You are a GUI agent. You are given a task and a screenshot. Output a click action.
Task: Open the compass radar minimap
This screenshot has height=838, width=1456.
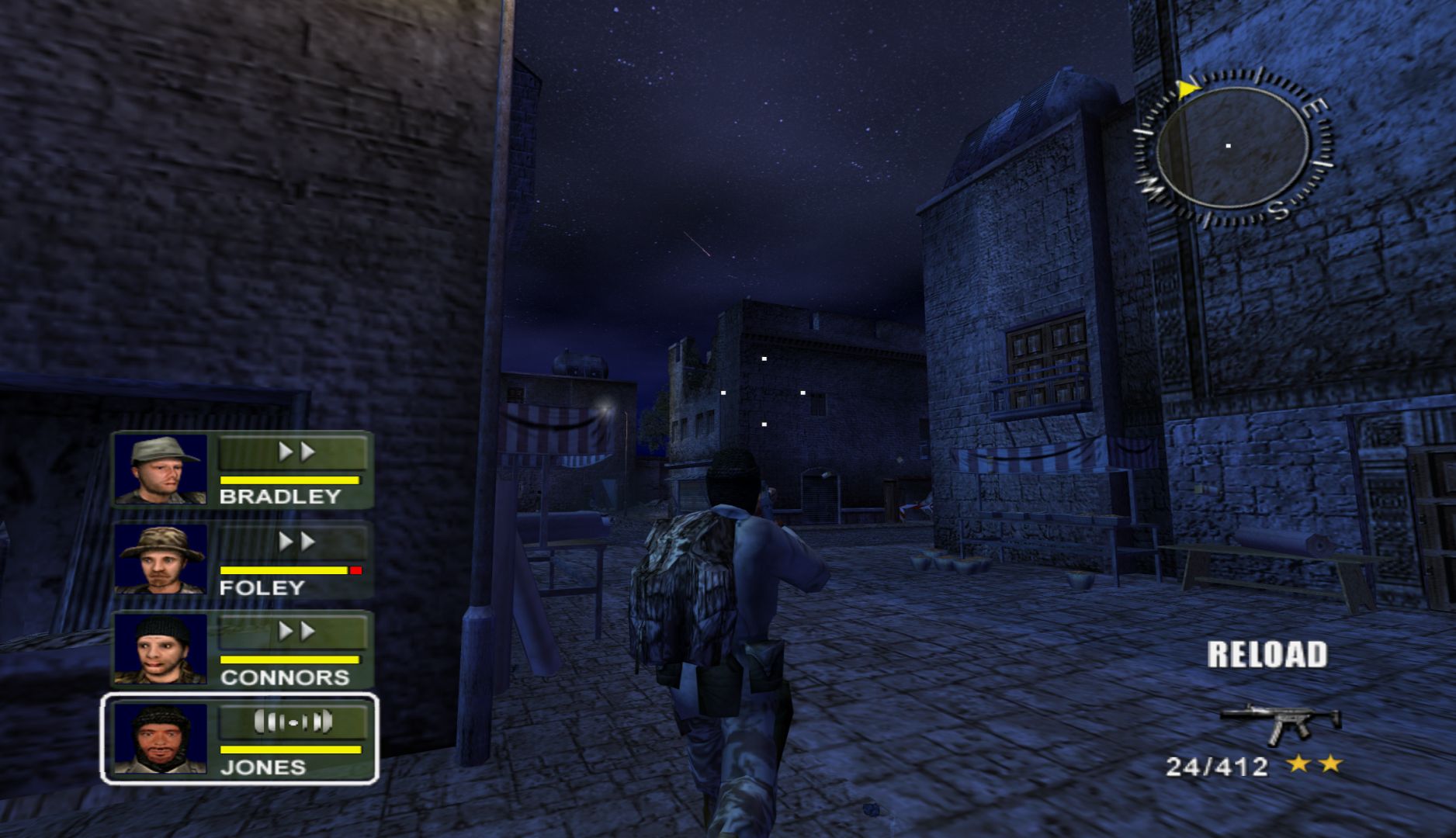[1232, 147]
